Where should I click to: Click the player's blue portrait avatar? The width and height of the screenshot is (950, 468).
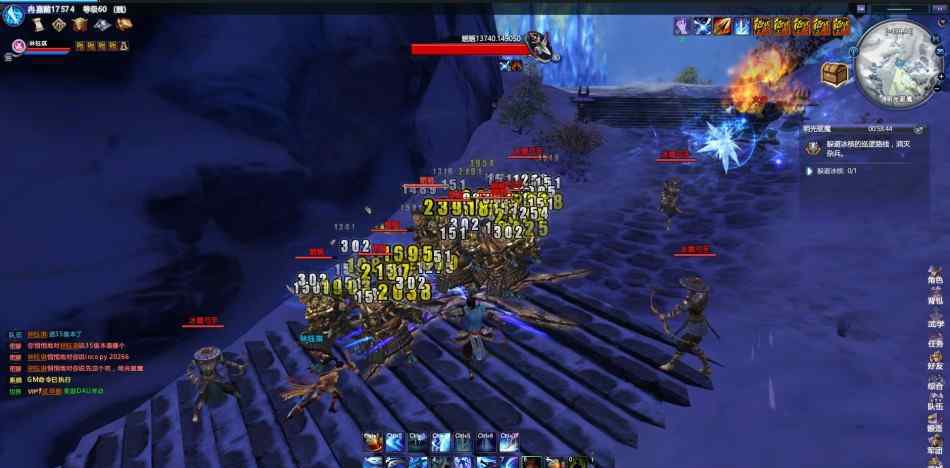[x=15, y=16]
